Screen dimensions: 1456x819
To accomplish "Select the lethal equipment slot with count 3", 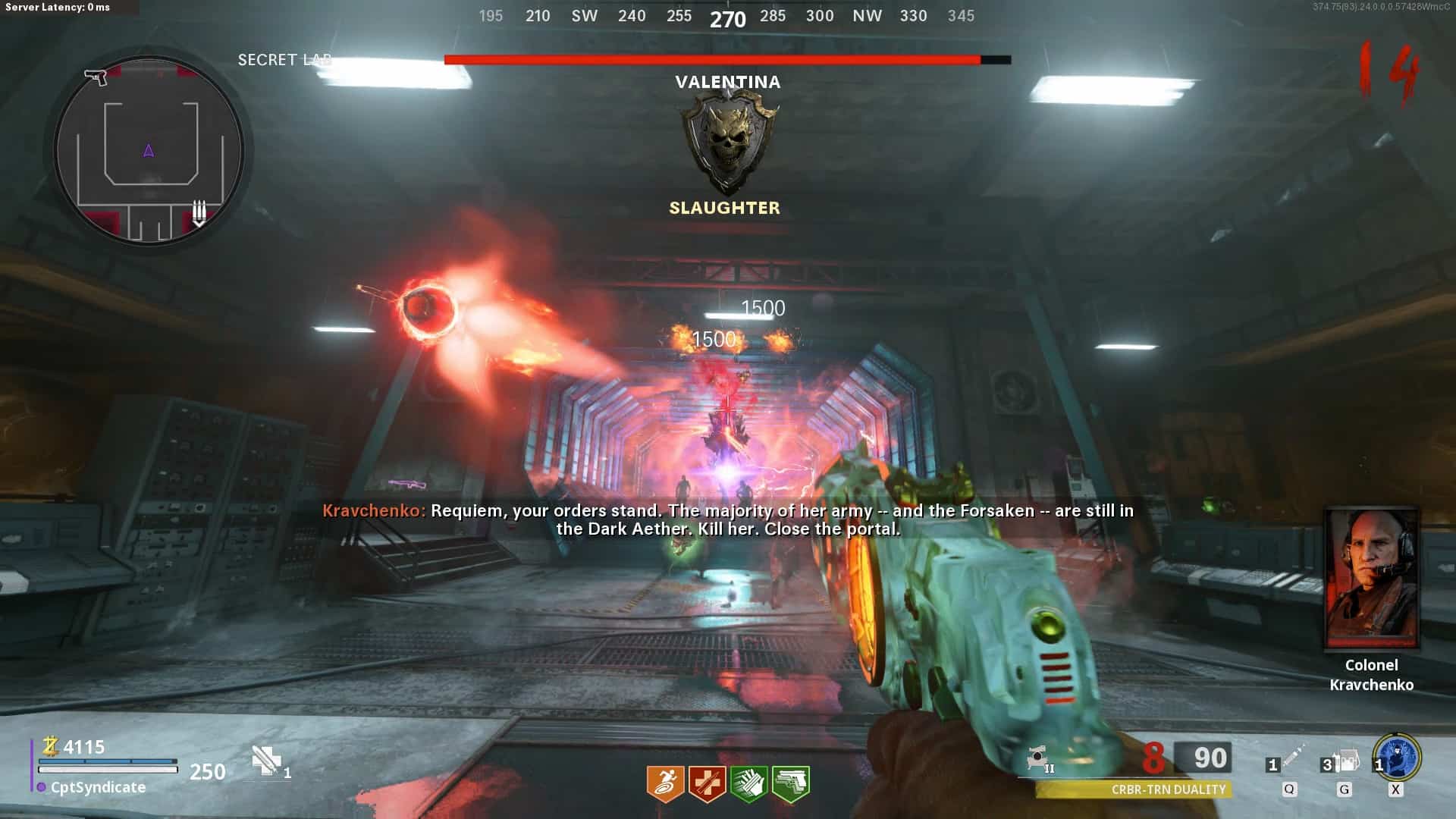I will 1343,761.
